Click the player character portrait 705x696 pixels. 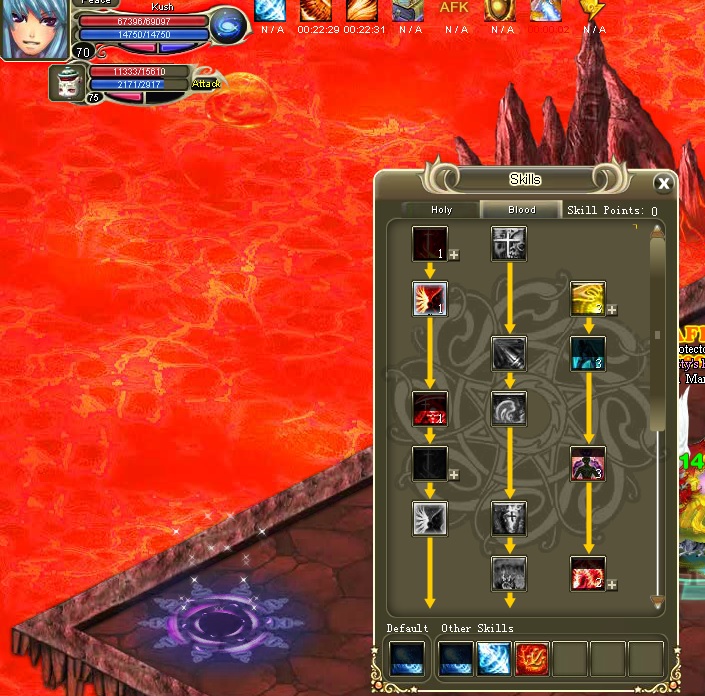[x=35, y=28]
